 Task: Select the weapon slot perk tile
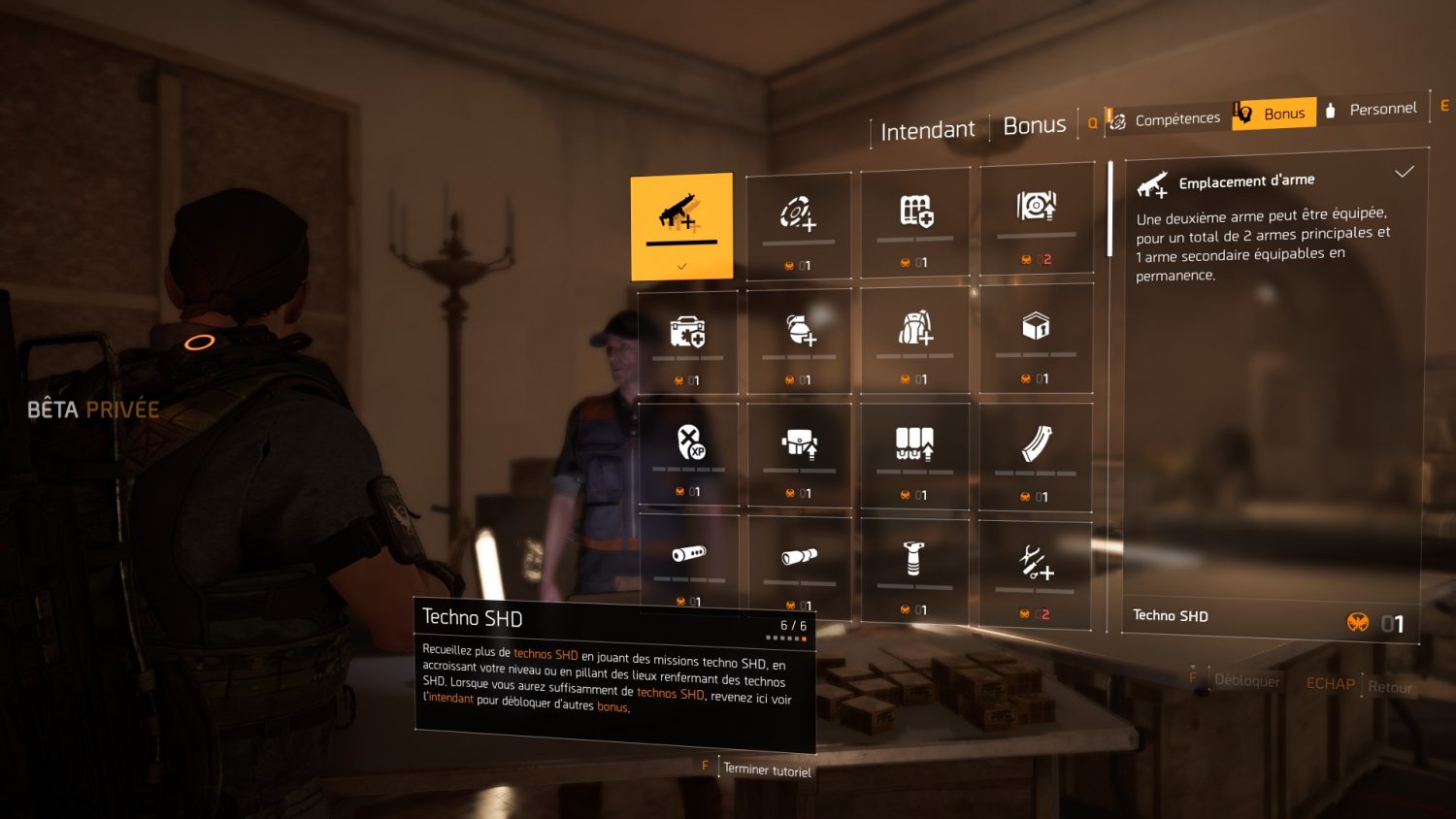681,225
